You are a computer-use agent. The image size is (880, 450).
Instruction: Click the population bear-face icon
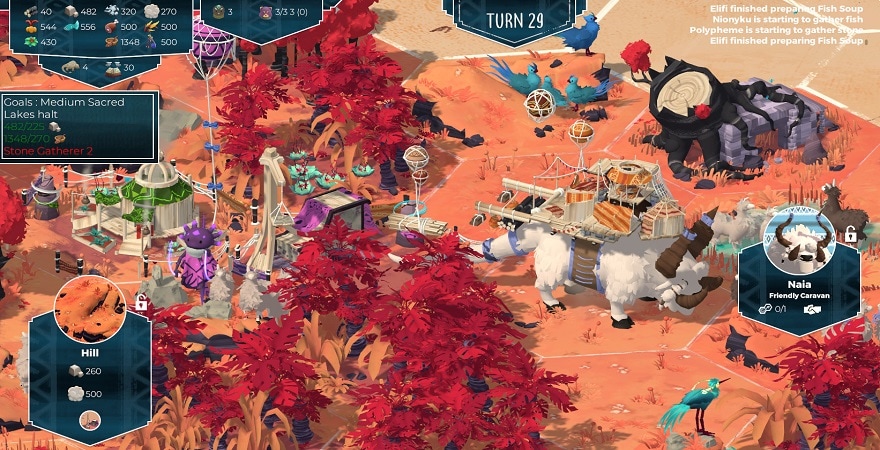[266, 12]
